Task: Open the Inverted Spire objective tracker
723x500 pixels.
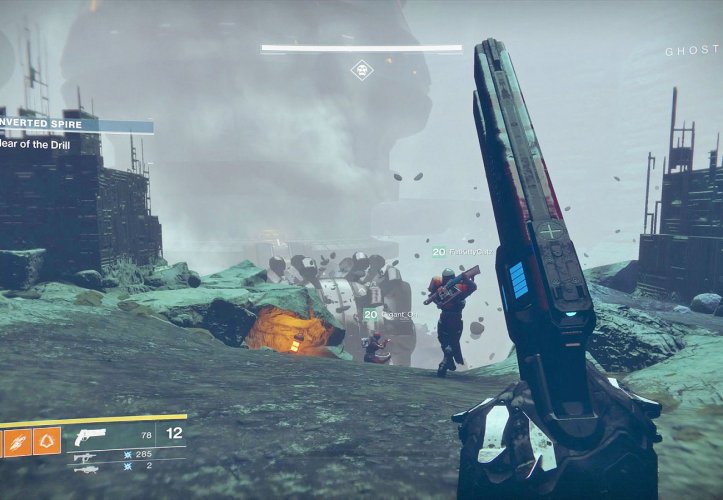Action: click(x=75, y=127)
